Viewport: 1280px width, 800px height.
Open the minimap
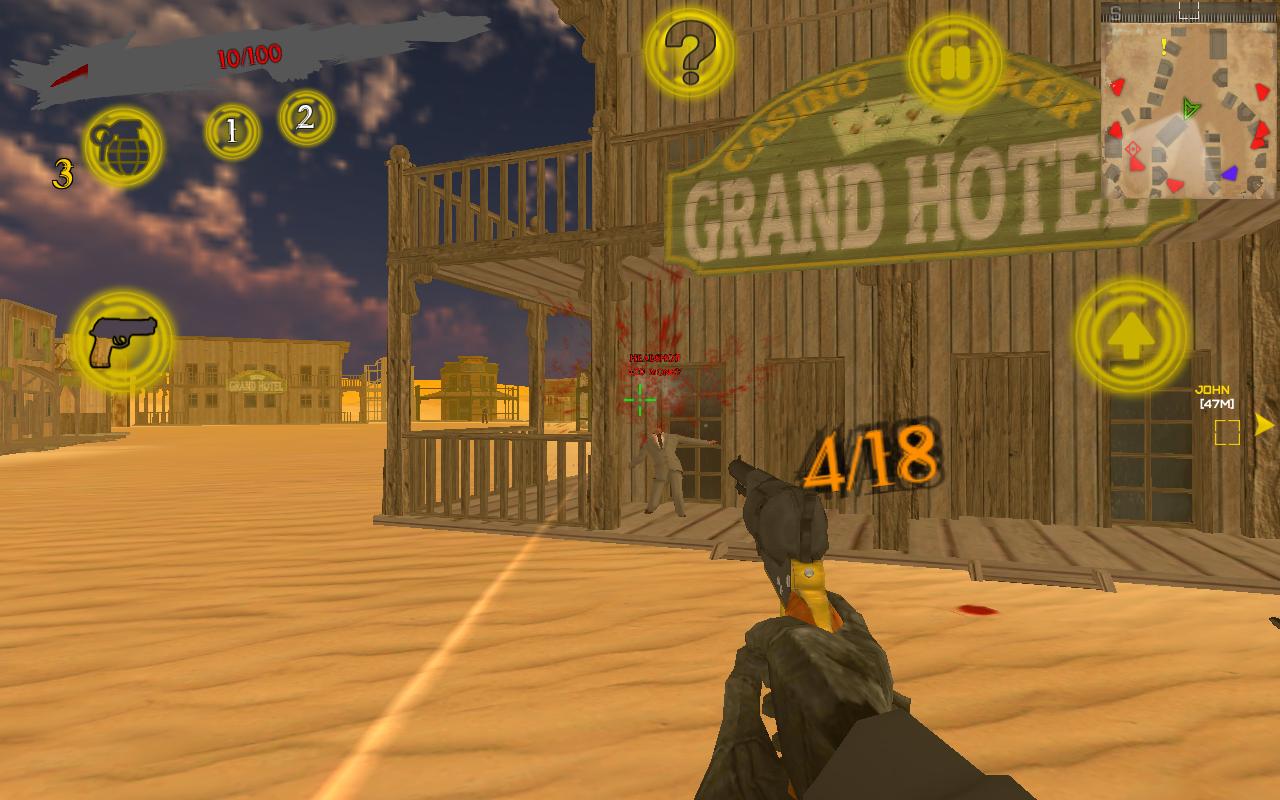(x=1188, y=100)
